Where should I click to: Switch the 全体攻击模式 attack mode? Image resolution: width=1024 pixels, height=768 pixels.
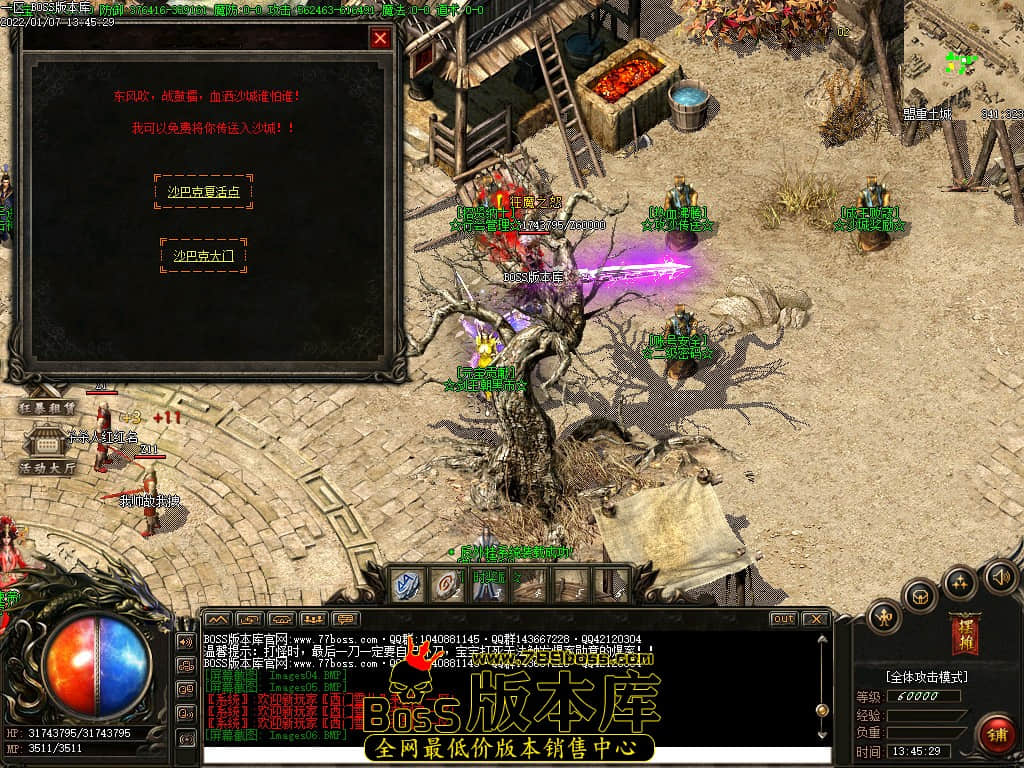(926, 676)
